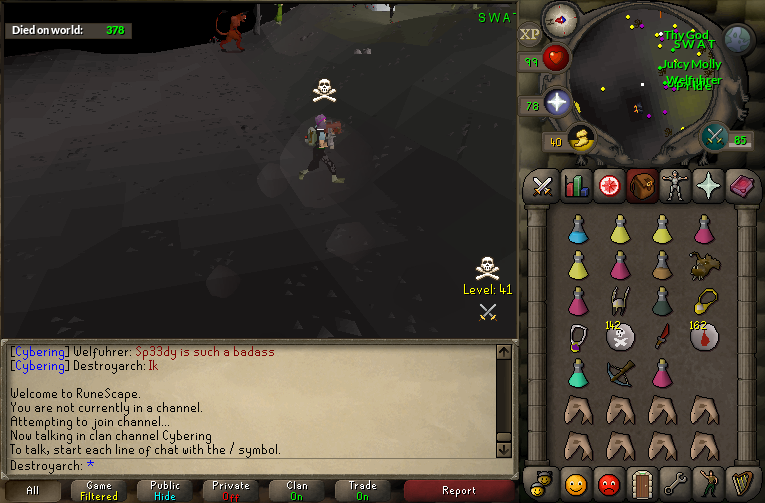Click the Report button
The height and width of the screenshot is (503, 765).
tap(459, 490)
